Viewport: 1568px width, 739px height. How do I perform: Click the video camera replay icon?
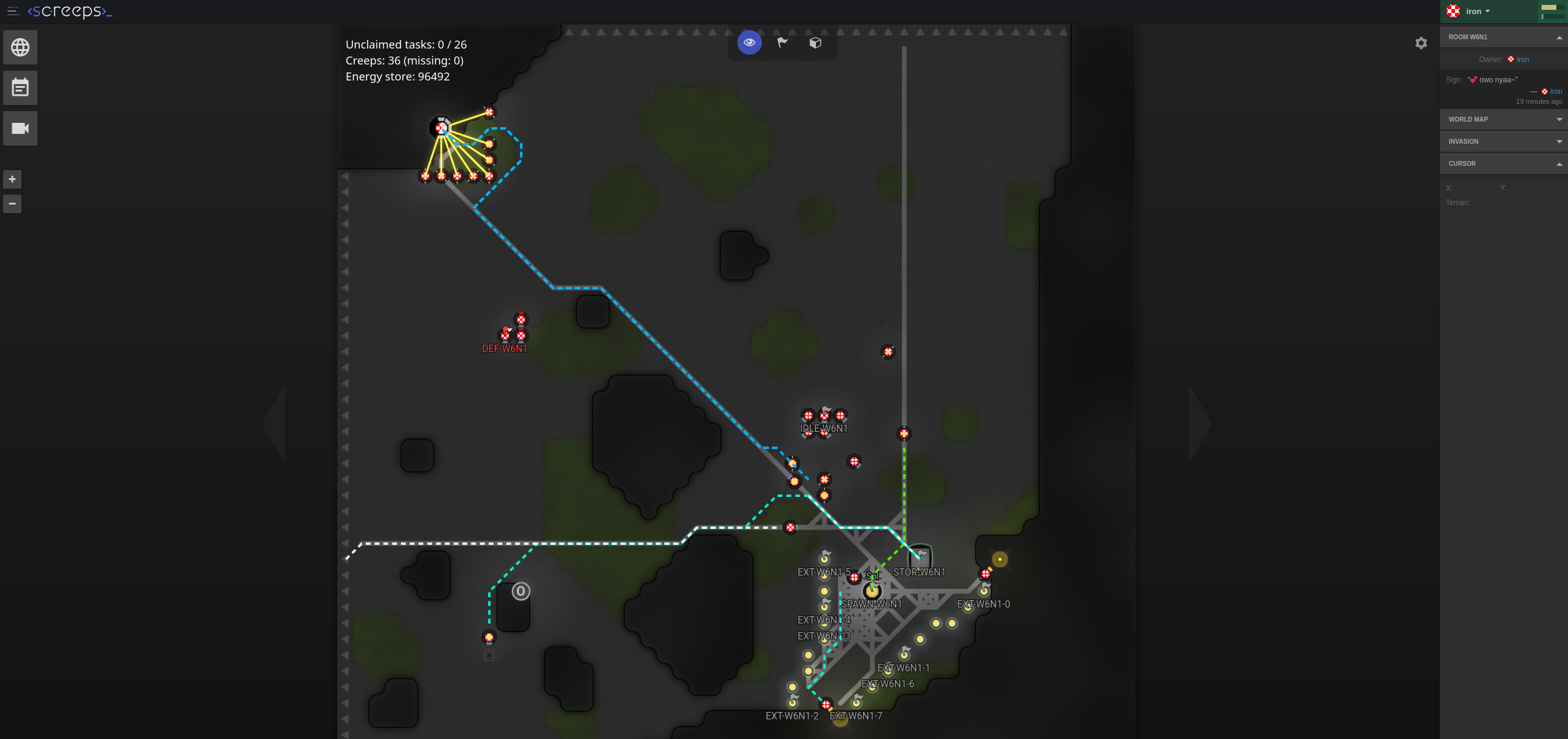click(20, 128)
